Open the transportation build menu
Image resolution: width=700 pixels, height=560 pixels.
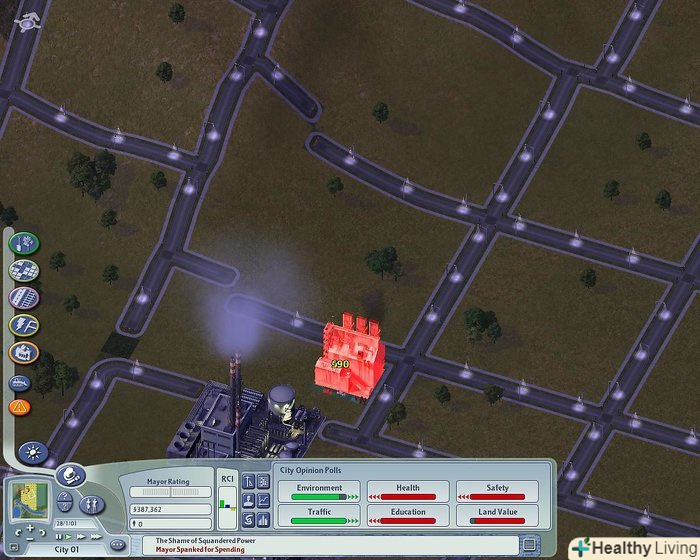pyautogui.click(x=23, y=297)
